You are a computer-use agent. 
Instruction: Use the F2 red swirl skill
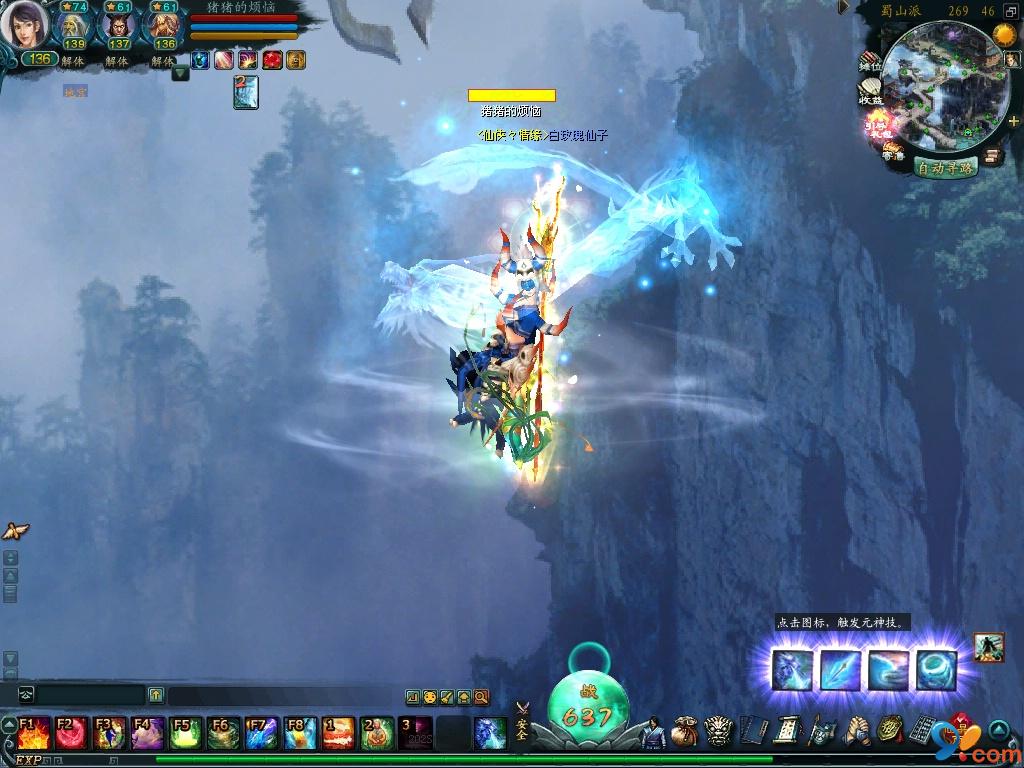click(x=69, y=733)
